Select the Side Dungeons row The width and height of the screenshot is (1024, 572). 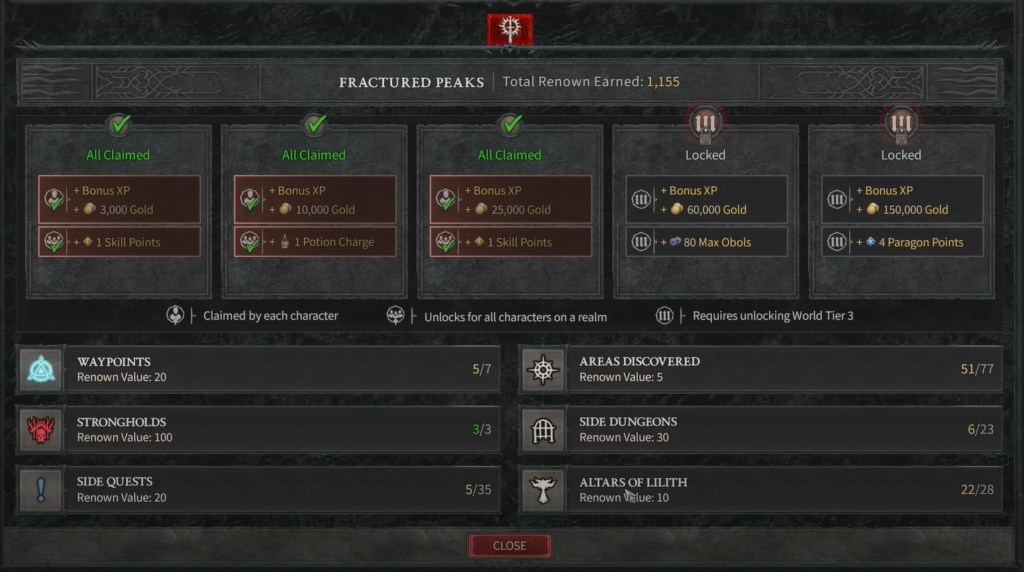[x=784, y=429]
